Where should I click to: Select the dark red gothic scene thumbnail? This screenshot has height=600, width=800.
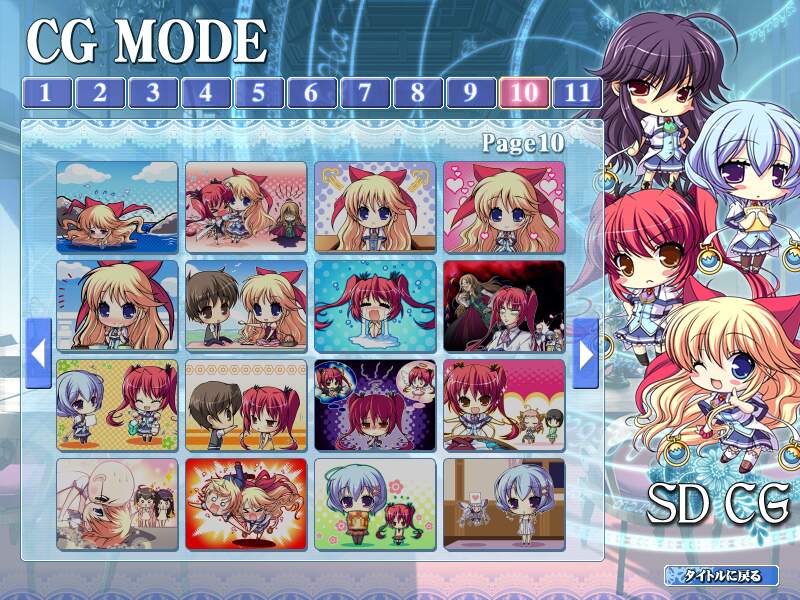pos(504,306)
